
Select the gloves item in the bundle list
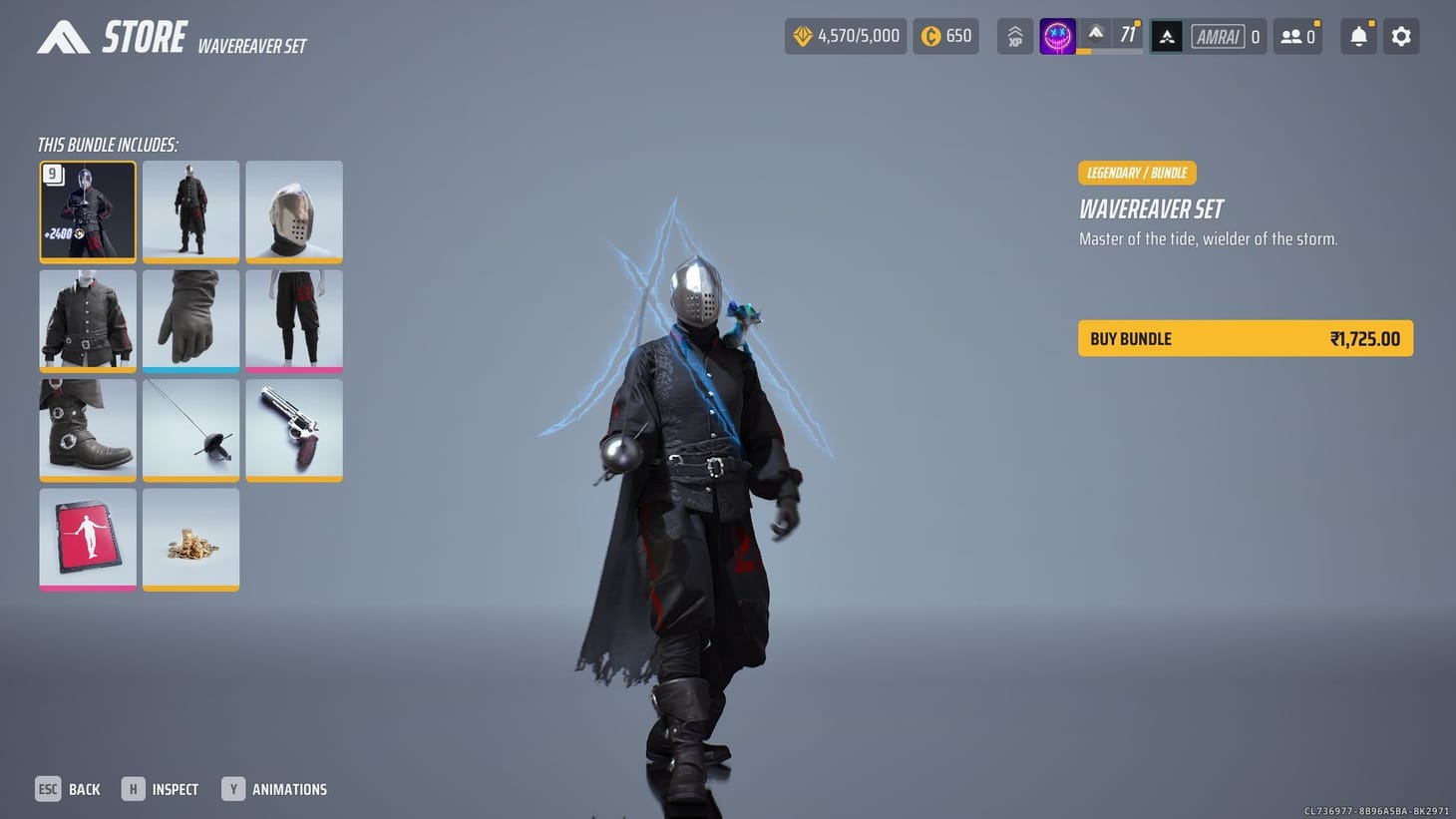(190, 319)
